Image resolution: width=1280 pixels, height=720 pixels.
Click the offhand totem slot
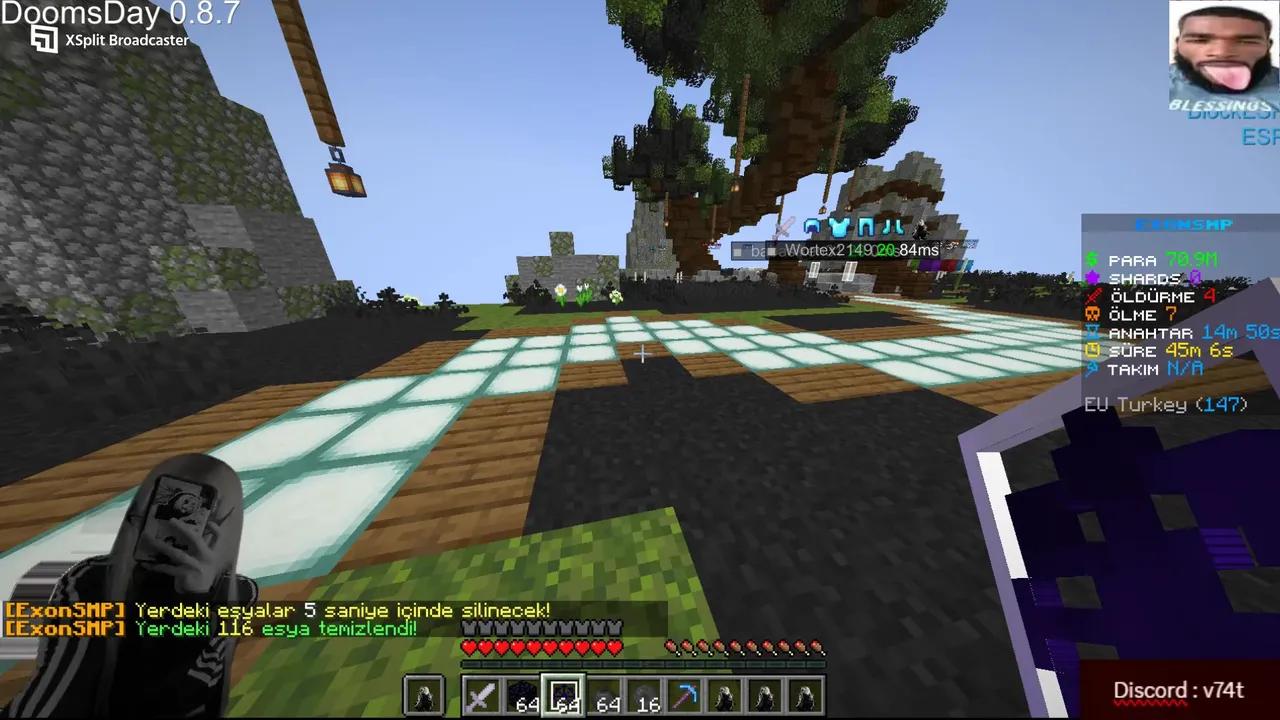424,693
